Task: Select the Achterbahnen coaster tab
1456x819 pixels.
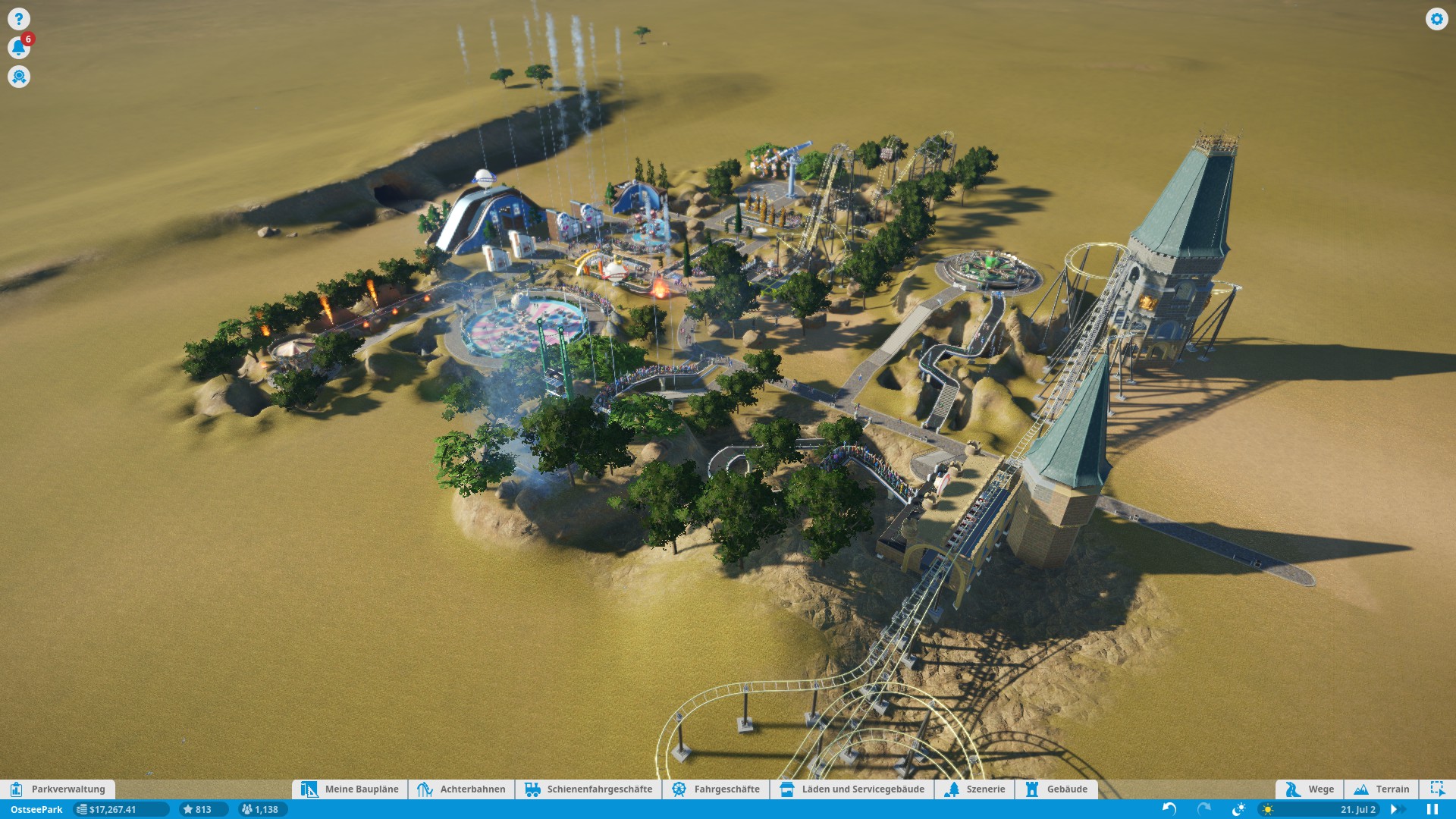Action: 461,789
